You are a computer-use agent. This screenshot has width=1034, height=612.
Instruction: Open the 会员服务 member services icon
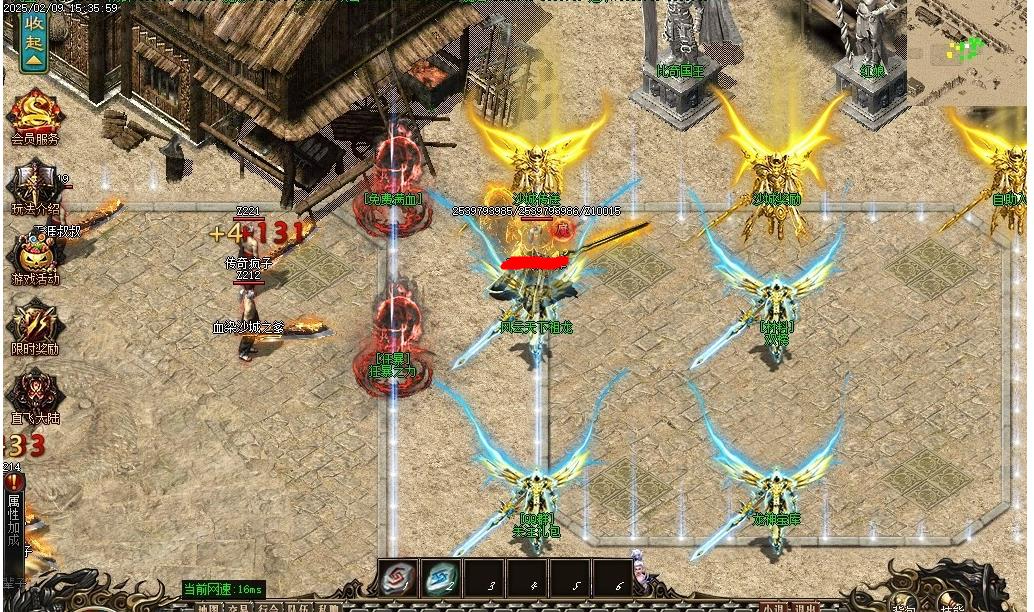point(35,115)
